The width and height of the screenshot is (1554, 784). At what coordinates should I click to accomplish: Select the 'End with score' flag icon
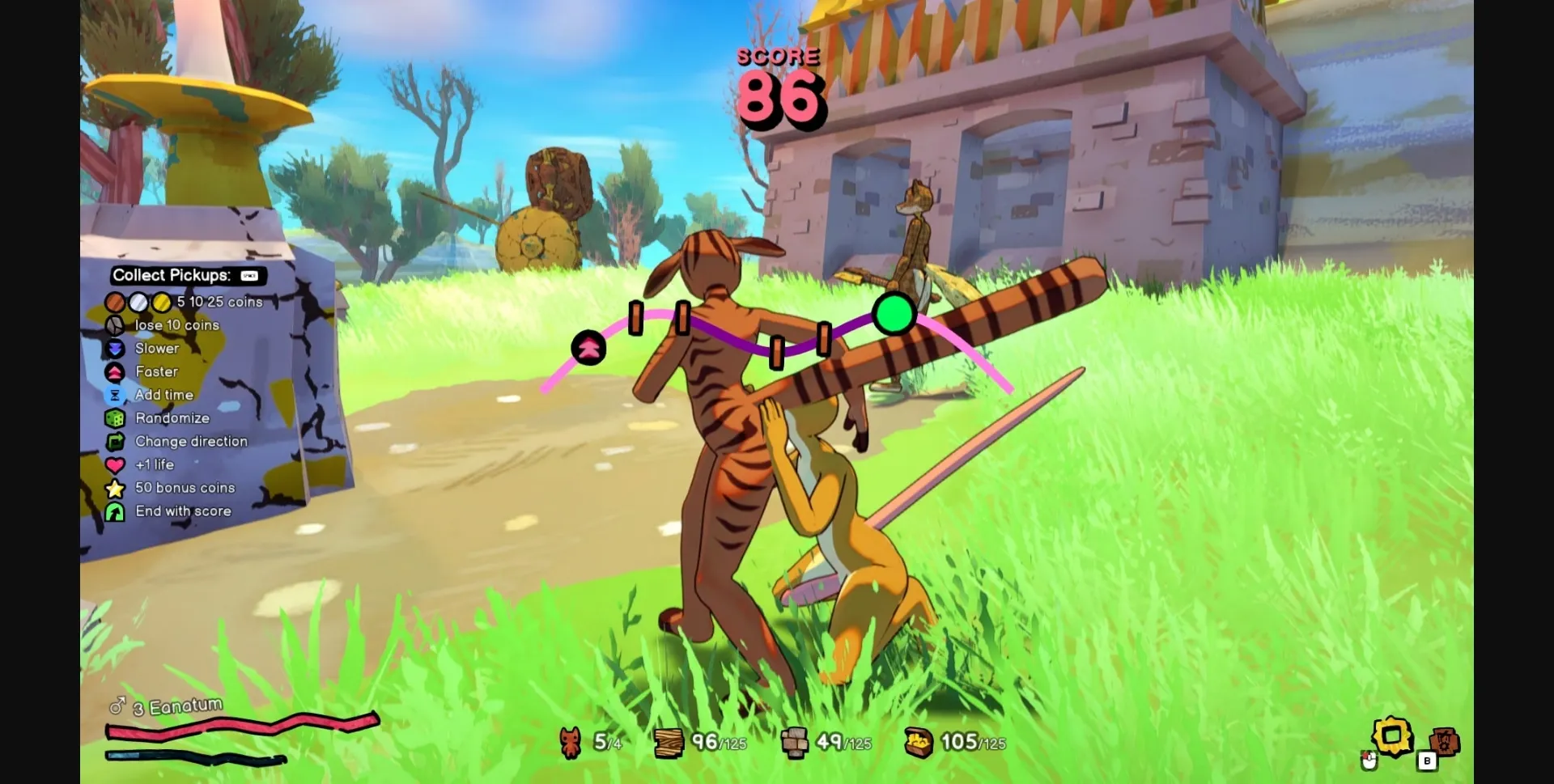tap(116, 511)
